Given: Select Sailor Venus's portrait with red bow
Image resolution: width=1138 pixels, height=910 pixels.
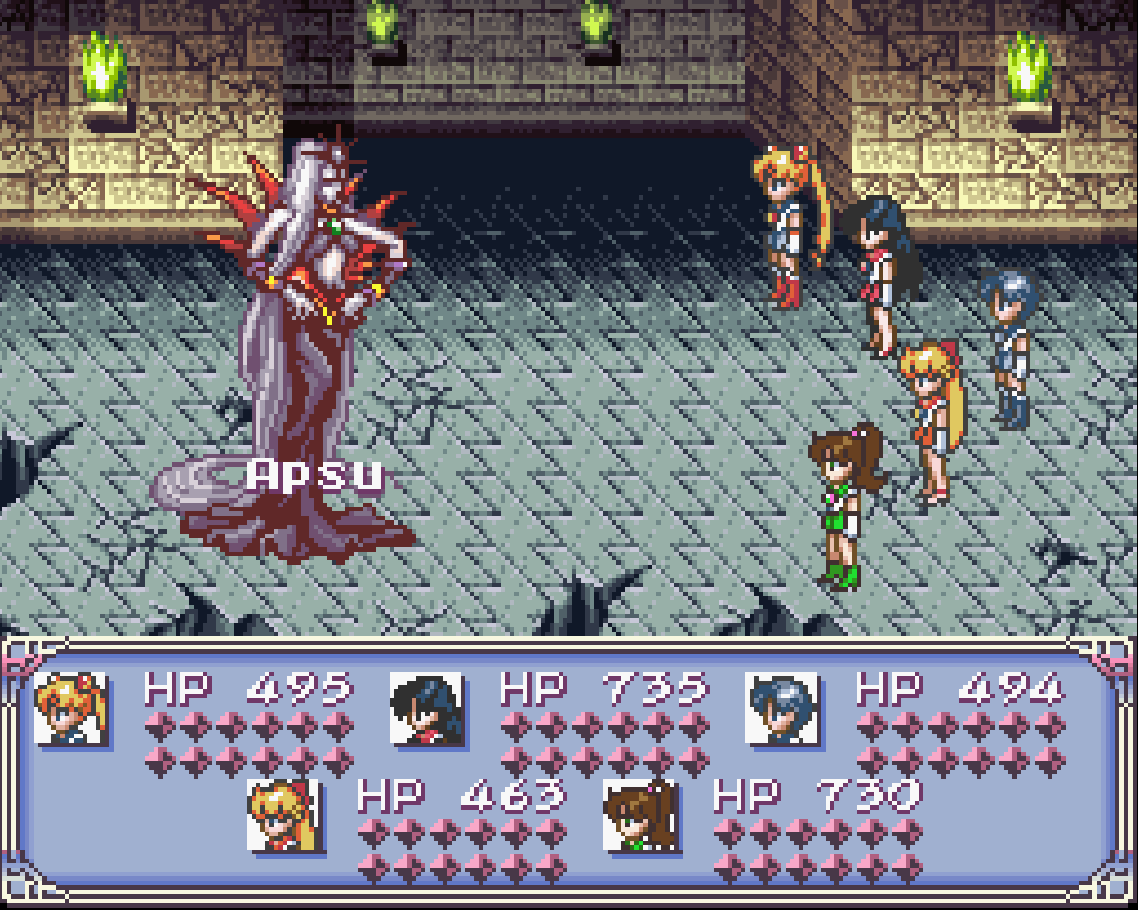Looking at the screenshot, I should pyautogui.click(x=284, y=815).
